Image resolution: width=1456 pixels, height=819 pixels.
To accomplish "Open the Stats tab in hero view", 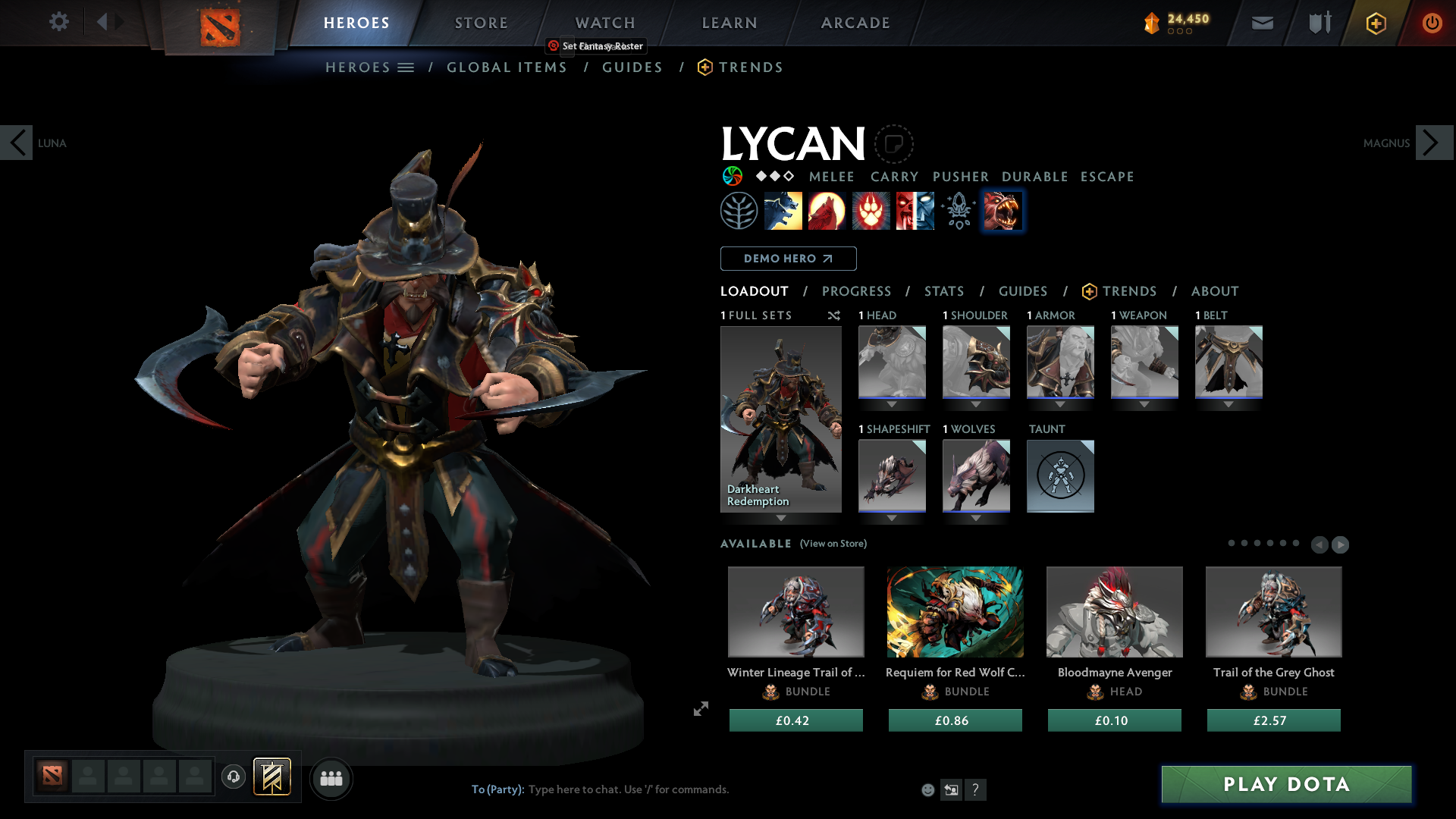I will [943, 291].
